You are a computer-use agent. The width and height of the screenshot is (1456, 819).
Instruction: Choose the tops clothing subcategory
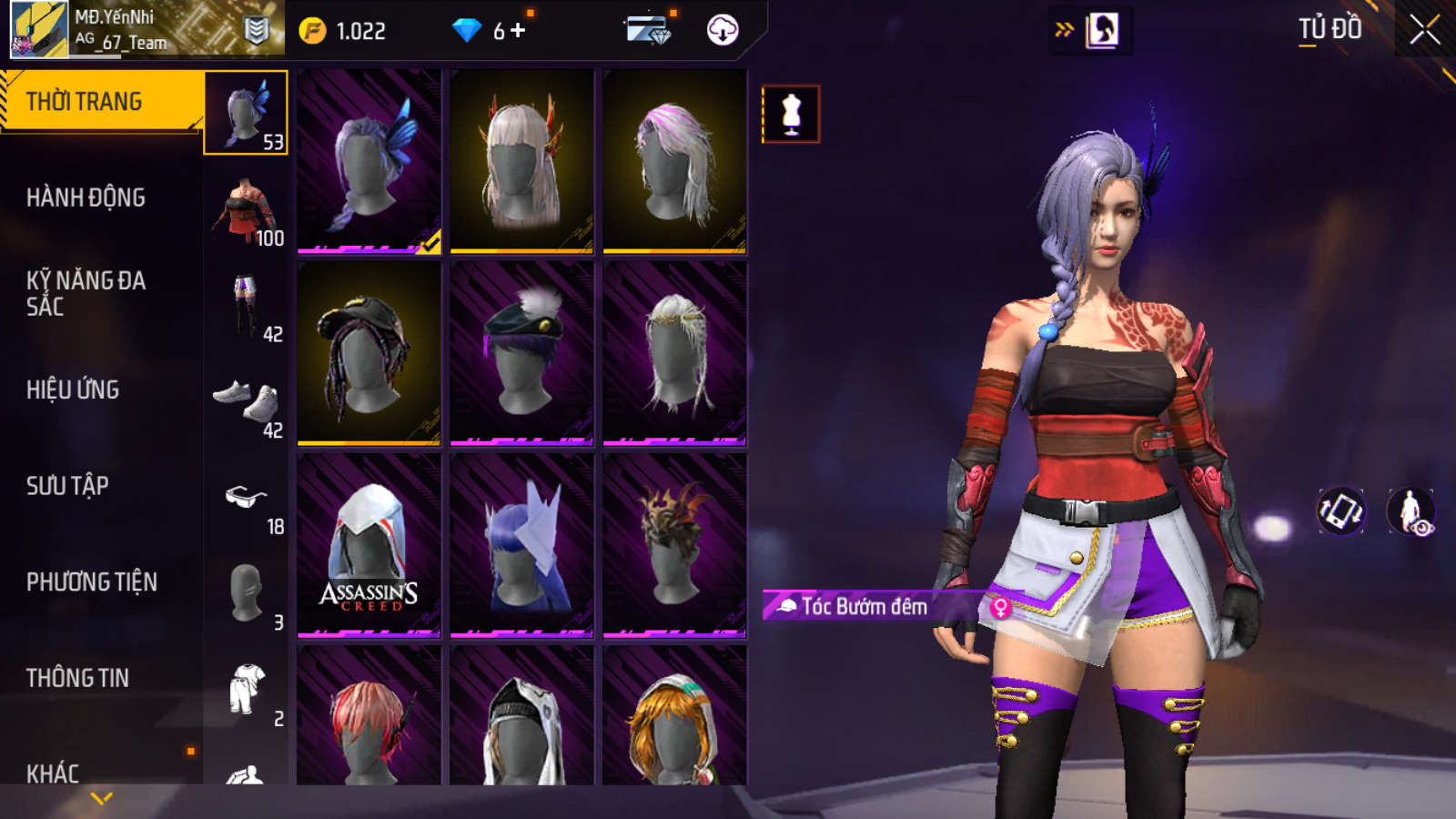pos(246,209)
